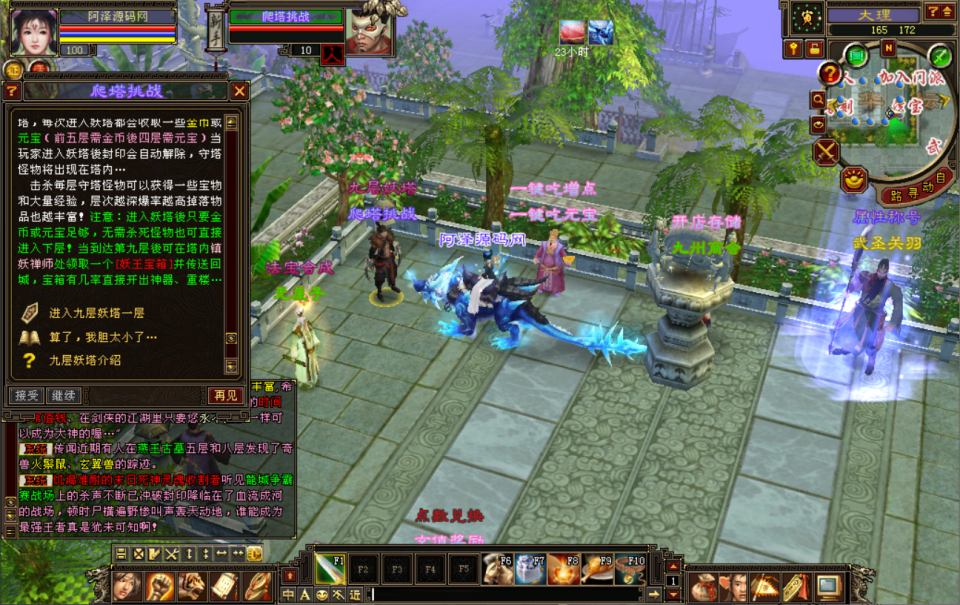The image size is (960, 605).
Task: Click the 再见 goodbye button
Action: 224,395
